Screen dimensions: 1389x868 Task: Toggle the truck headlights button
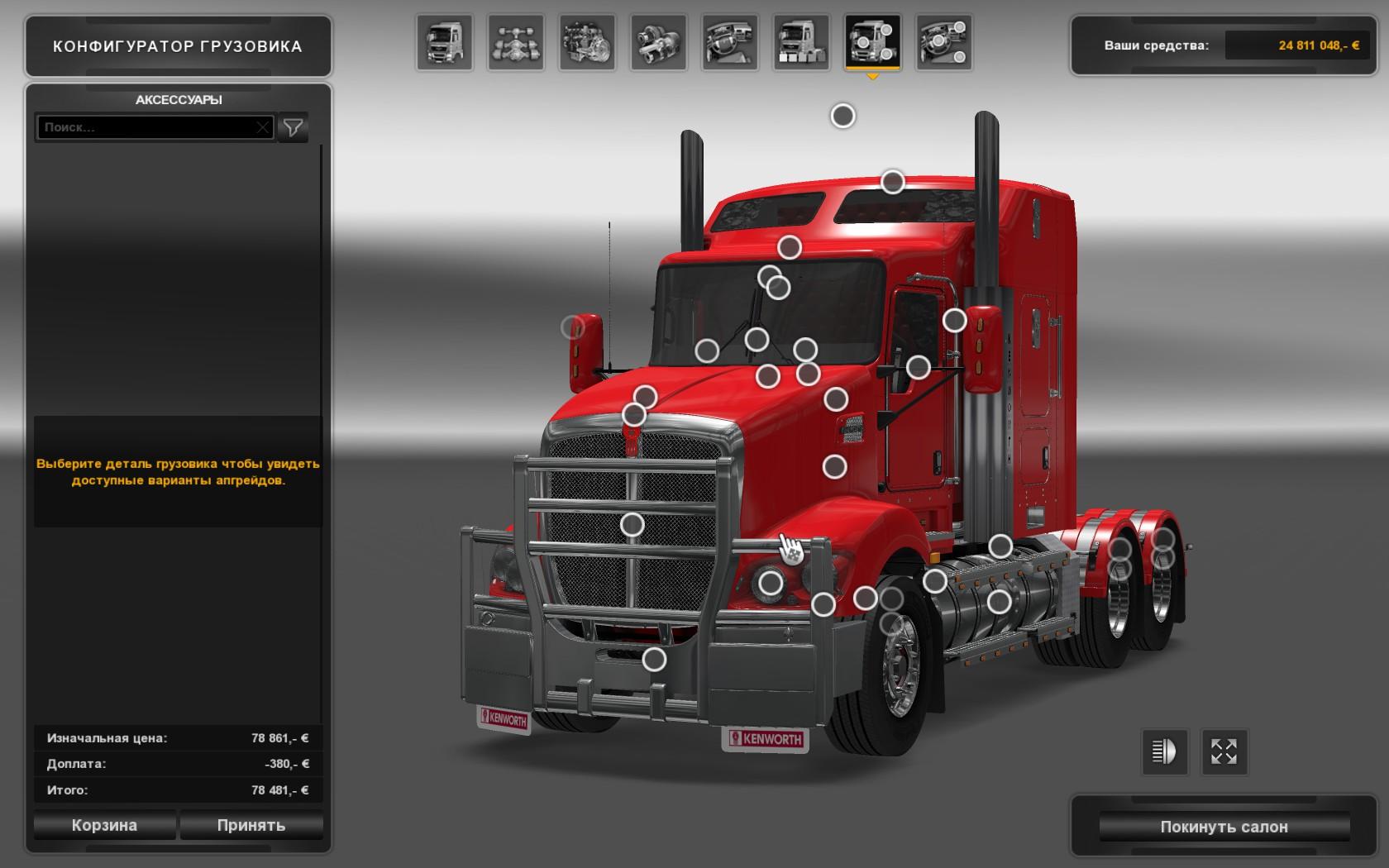click(1164, 751)
